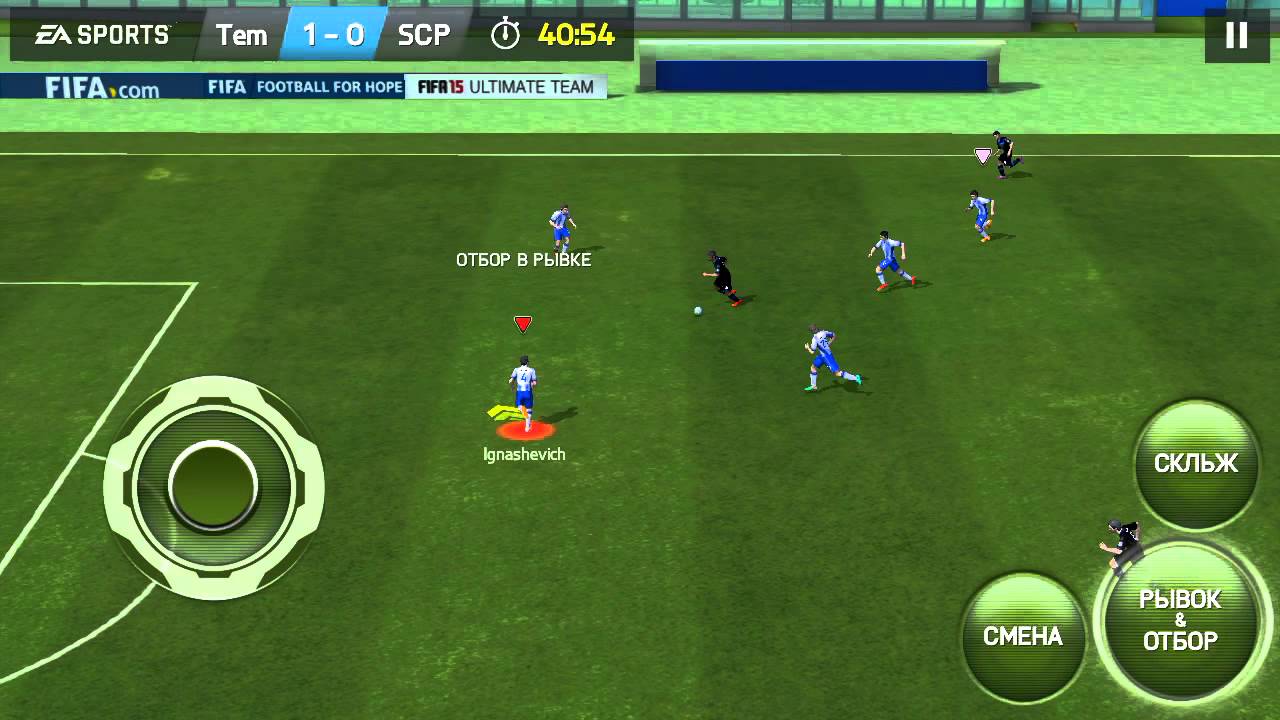Image resolution: width=1280 pixels, height=720 pixels.
Task: Activate the РЫВОК & ОТБОР button
Action: pos(1181,621)
